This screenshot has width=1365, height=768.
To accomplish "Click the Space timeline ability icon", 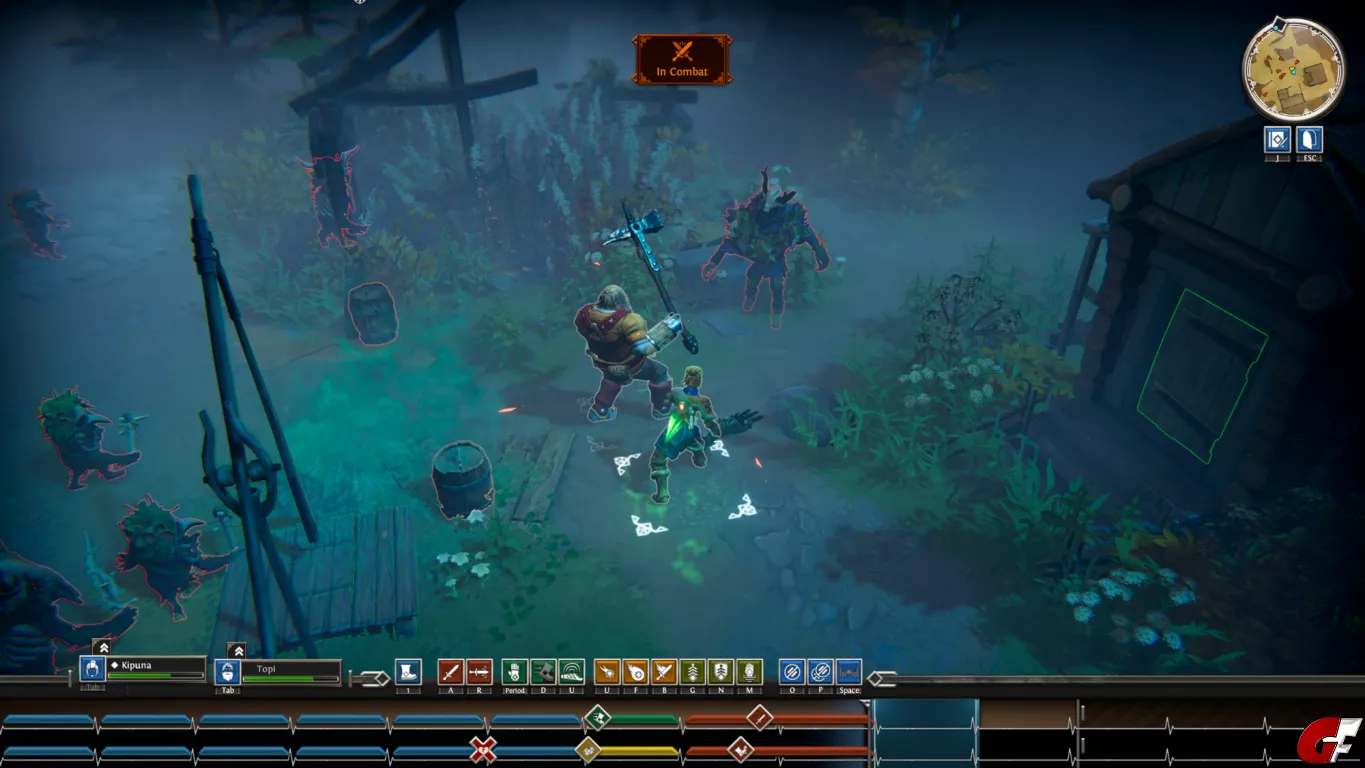I will click(x=849, y=672).
